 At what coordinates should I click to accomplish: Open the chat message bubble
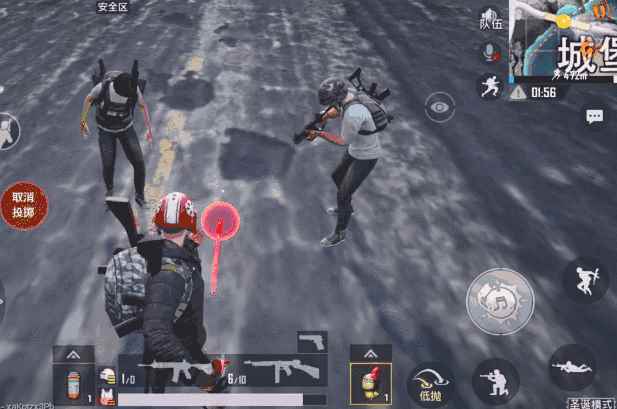pos(594,117)
